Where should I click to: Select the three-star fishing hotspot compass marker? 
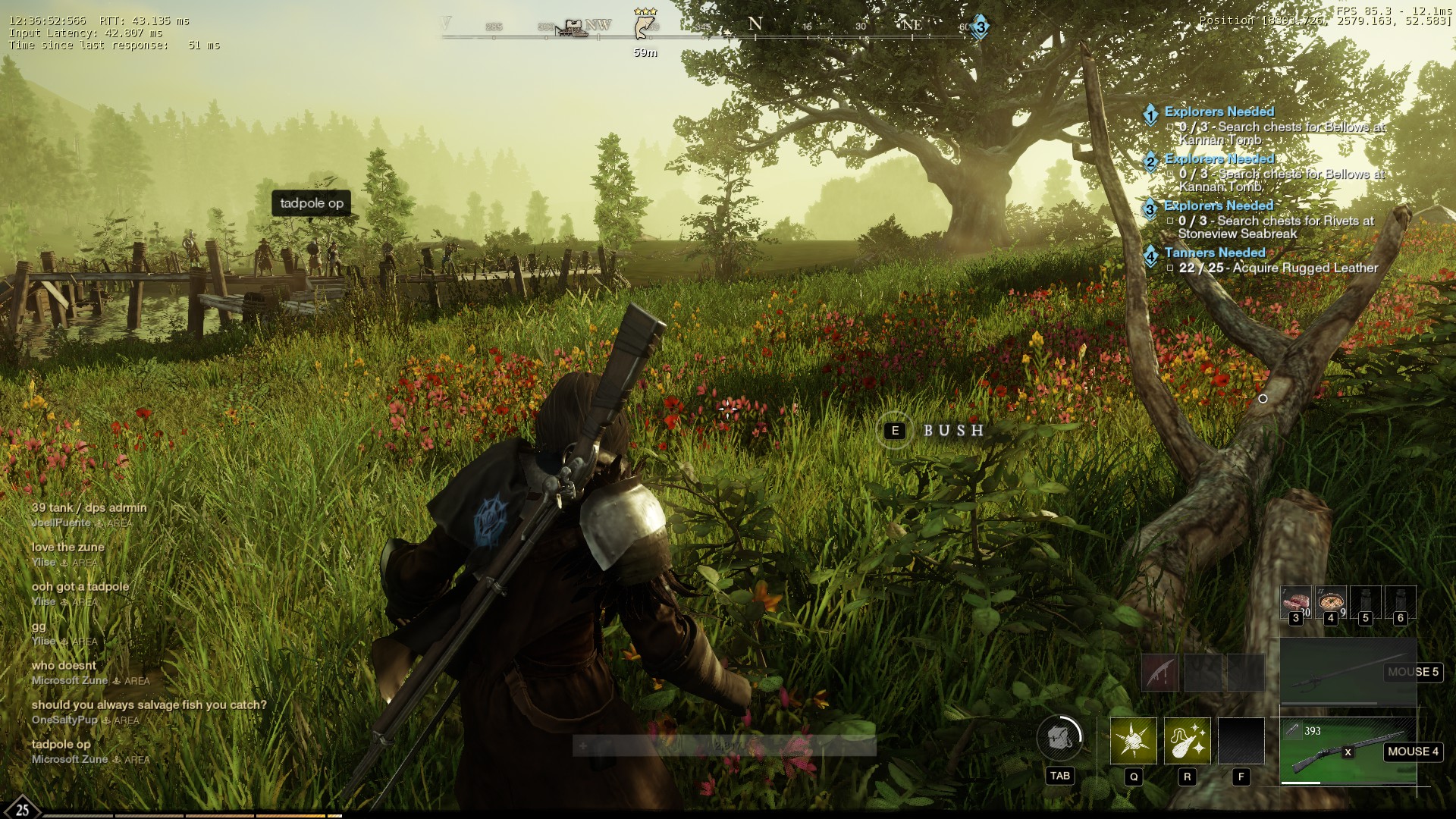click(x=645, y=26)
